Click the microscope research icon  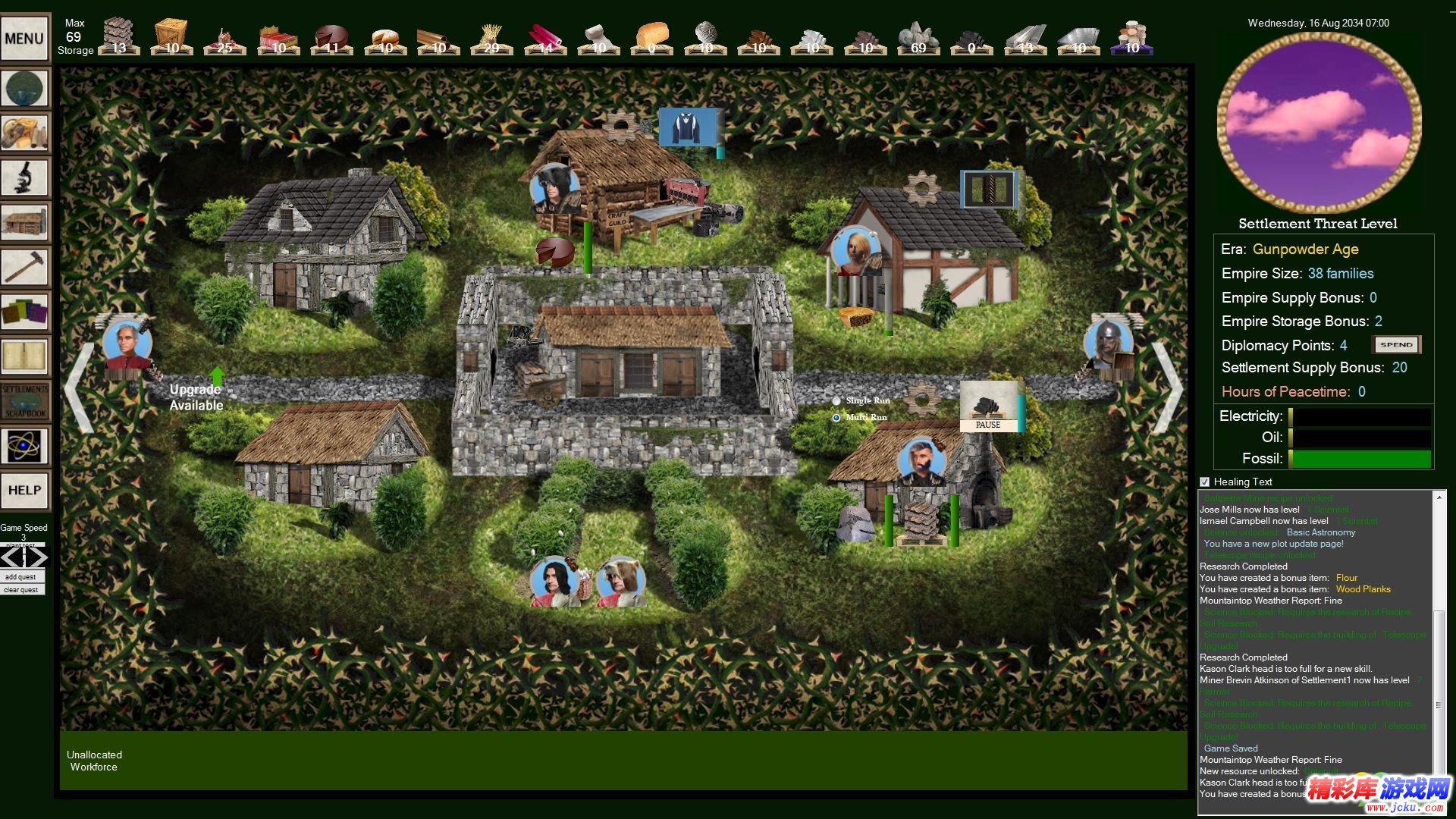click(25, 177)
